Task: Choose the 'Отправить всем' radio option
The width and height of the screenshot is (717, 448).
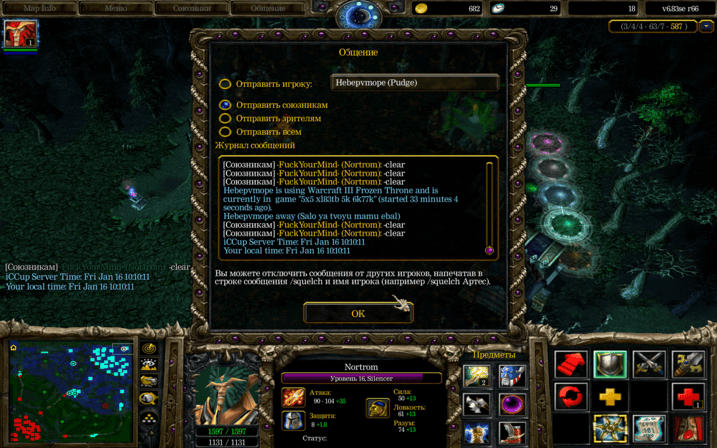Action: point(225,132)
